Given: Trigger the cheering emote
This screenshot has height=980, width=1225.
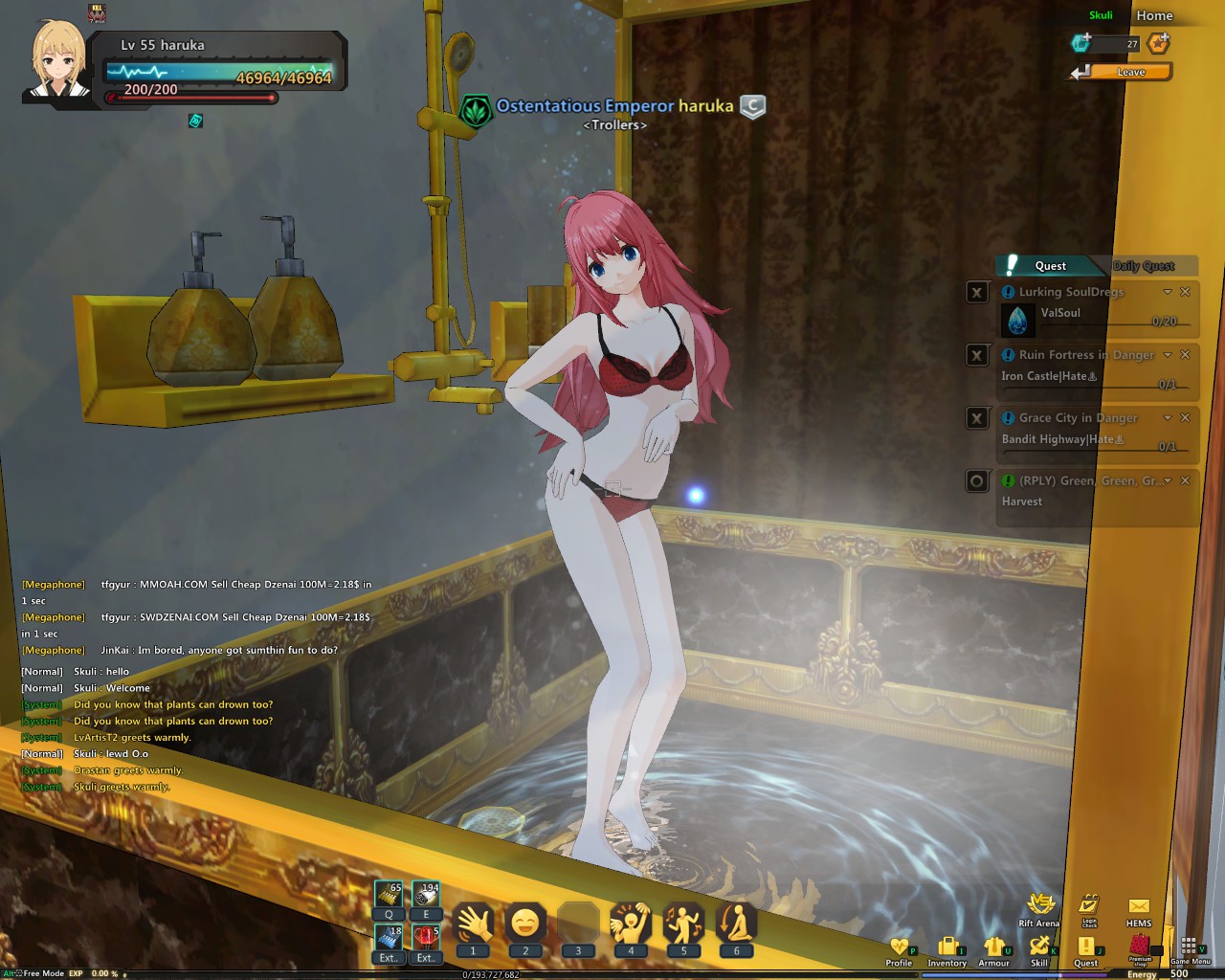Looking at the screenshot, I should coord(631,924).
